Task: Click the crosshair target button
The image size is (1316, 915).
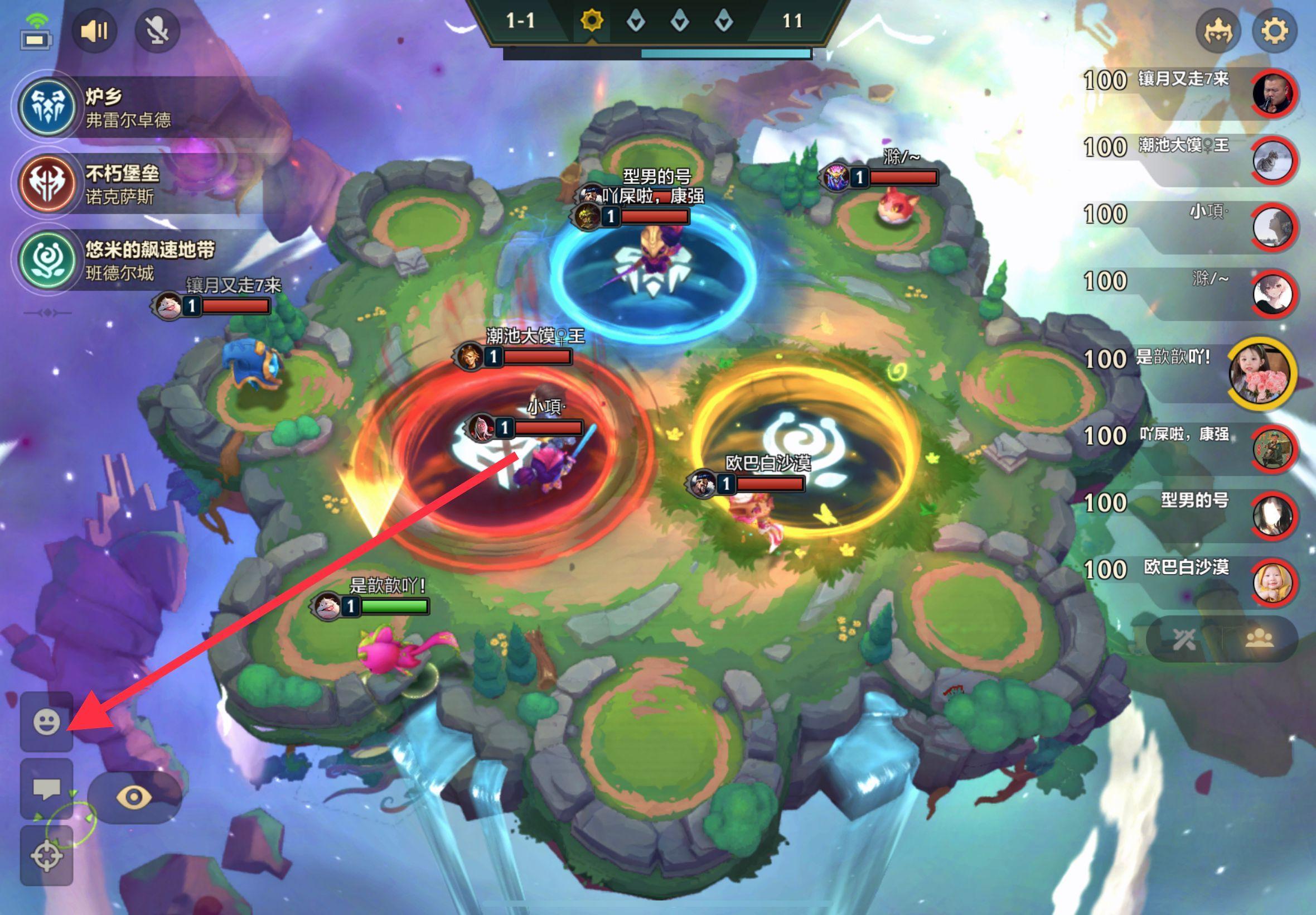Action: point(46,856)
